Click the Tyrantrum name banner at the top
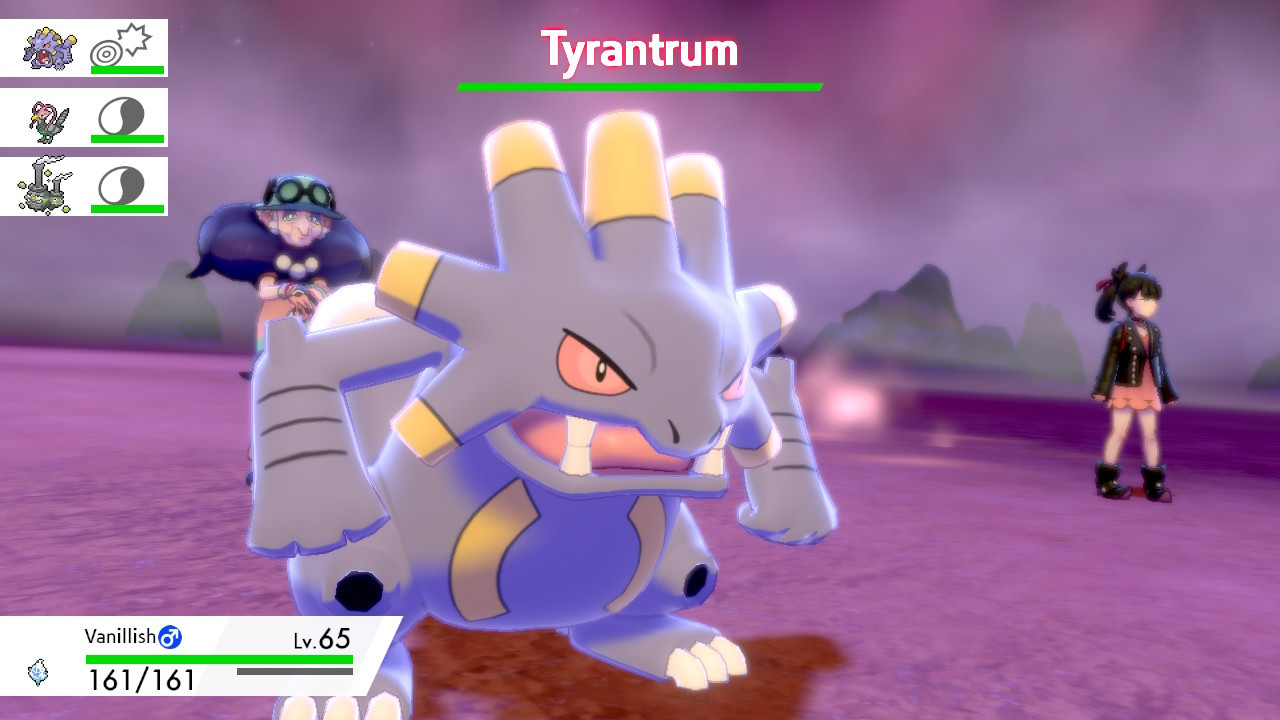The image size is (1280, 720). coord(638,47)
